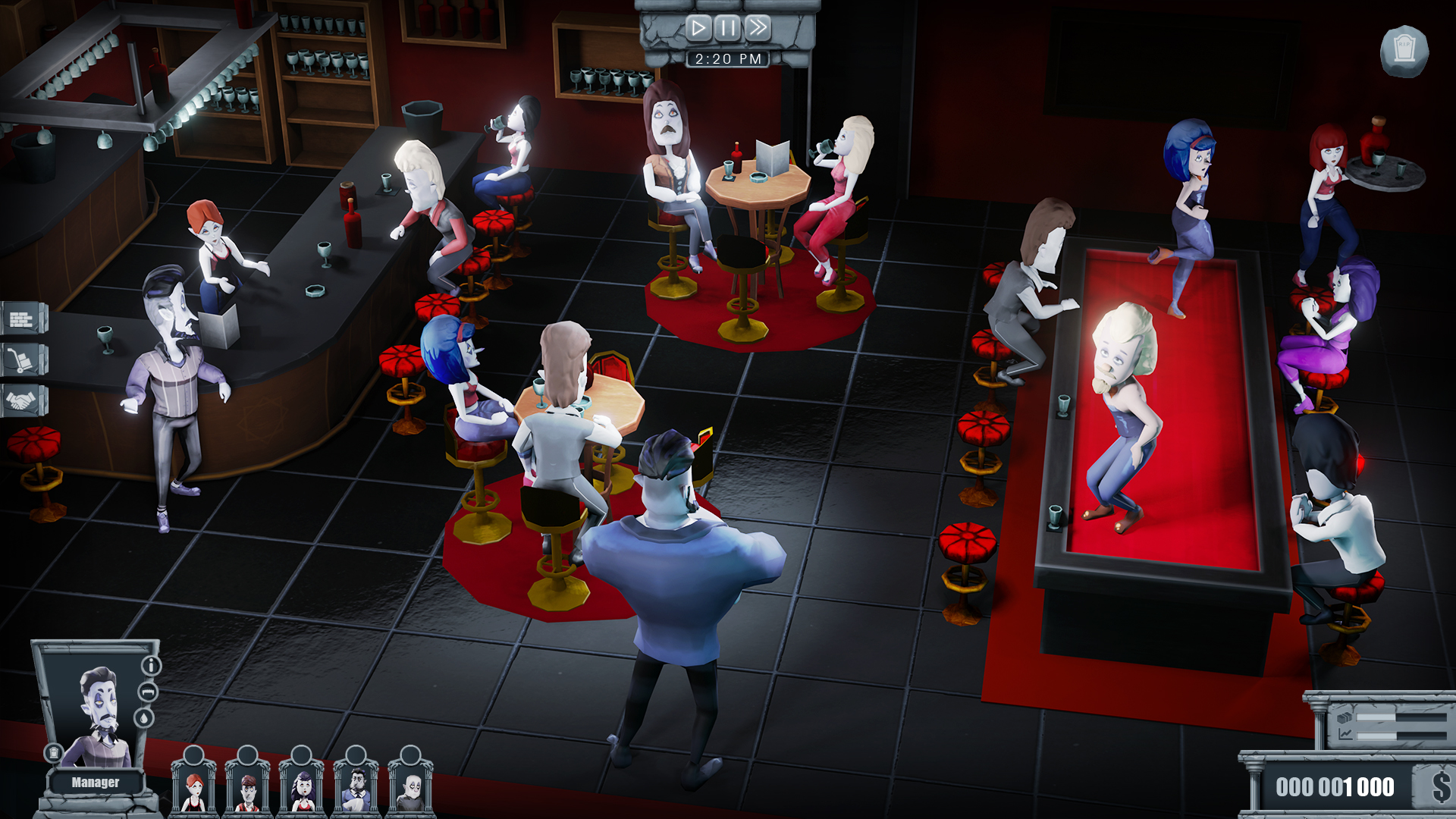Click the coffin bed icon beside the manager
Screen dimensions: 1456x819
click(147, 692)
